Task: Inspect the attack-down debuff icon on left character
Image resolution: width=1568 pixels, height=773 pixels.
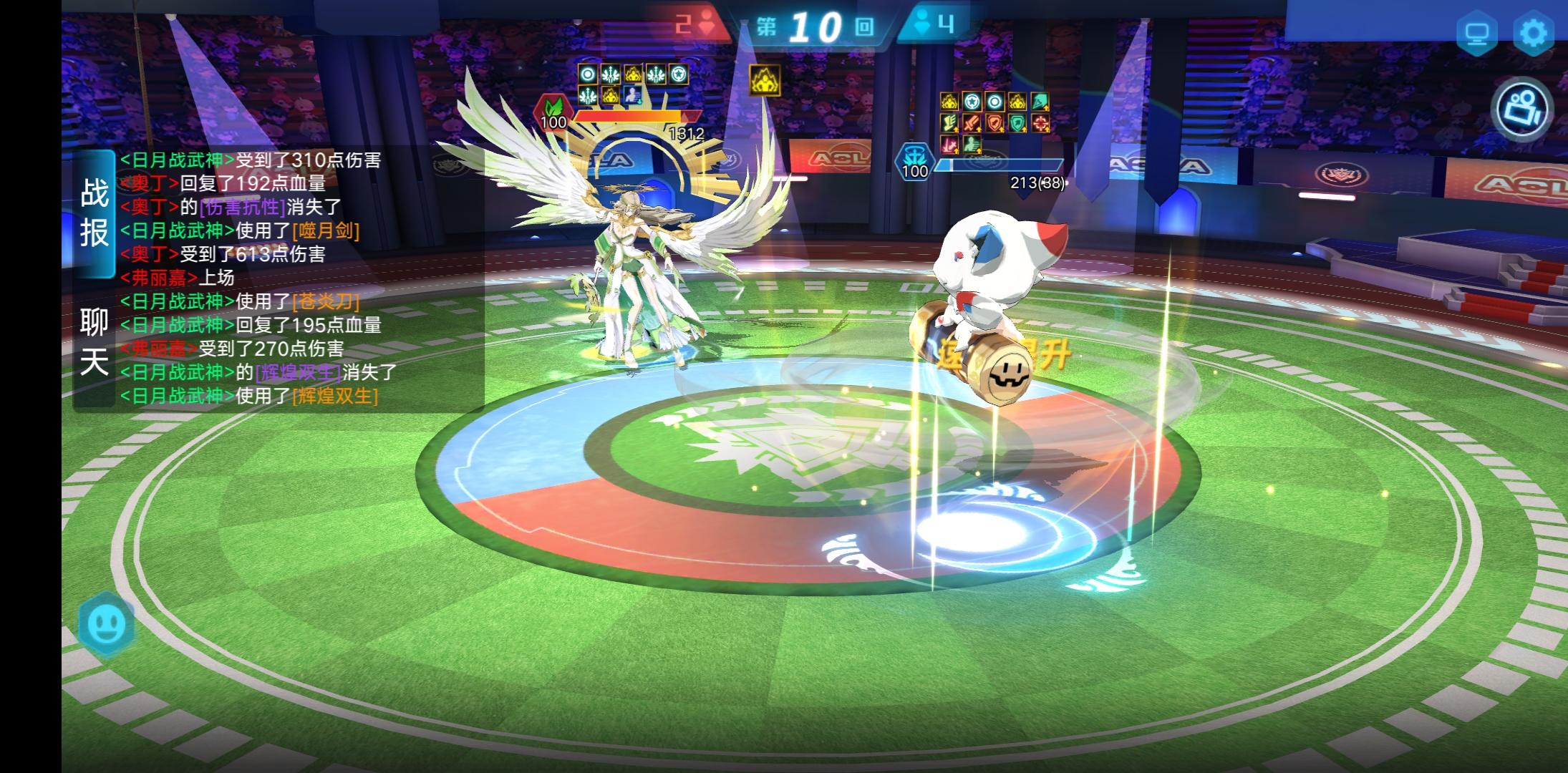Action: [632, 96]
